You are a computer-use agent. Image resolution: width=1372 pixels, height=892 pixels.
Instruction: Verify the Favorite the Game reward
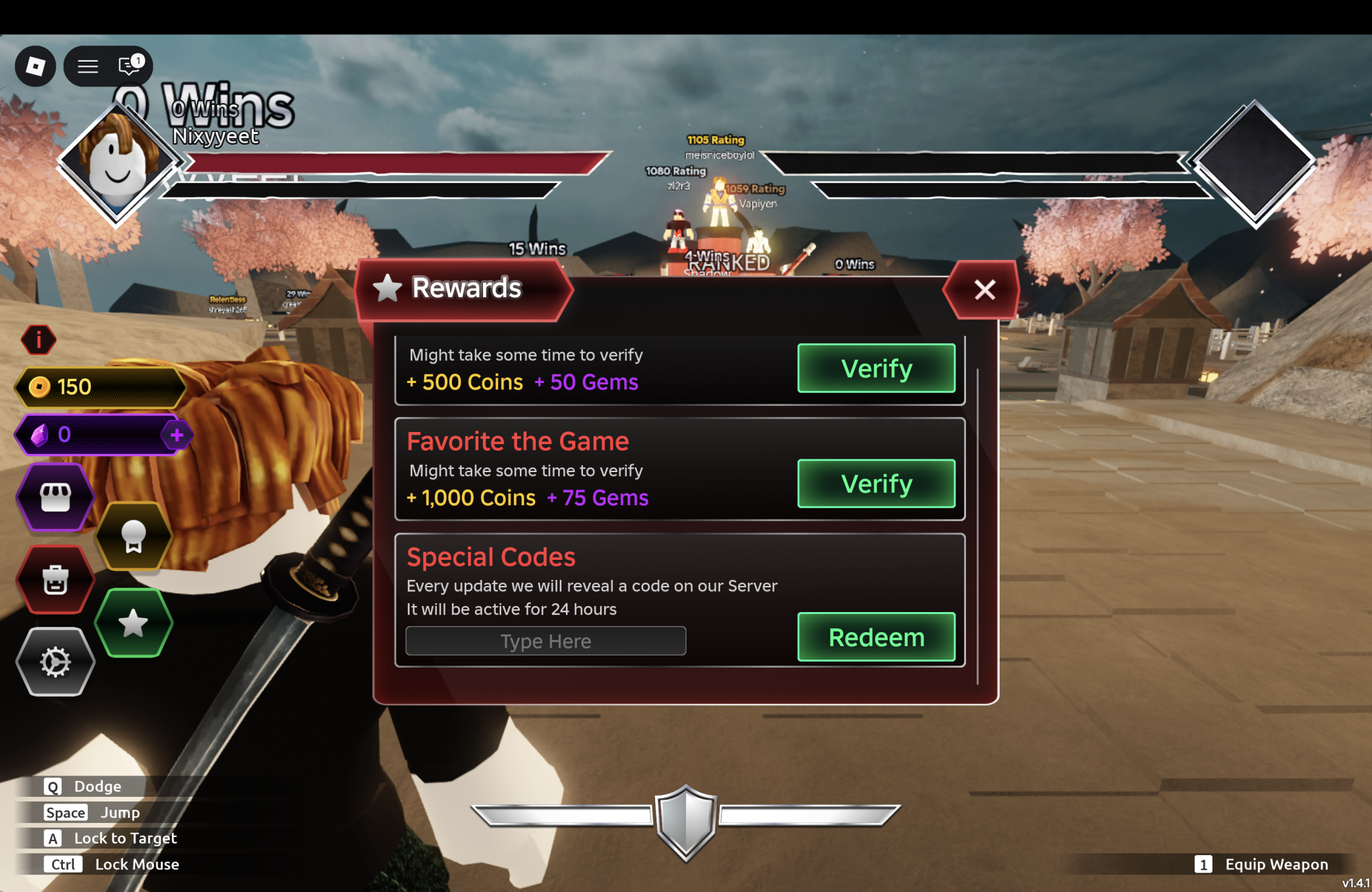[876, 484]
